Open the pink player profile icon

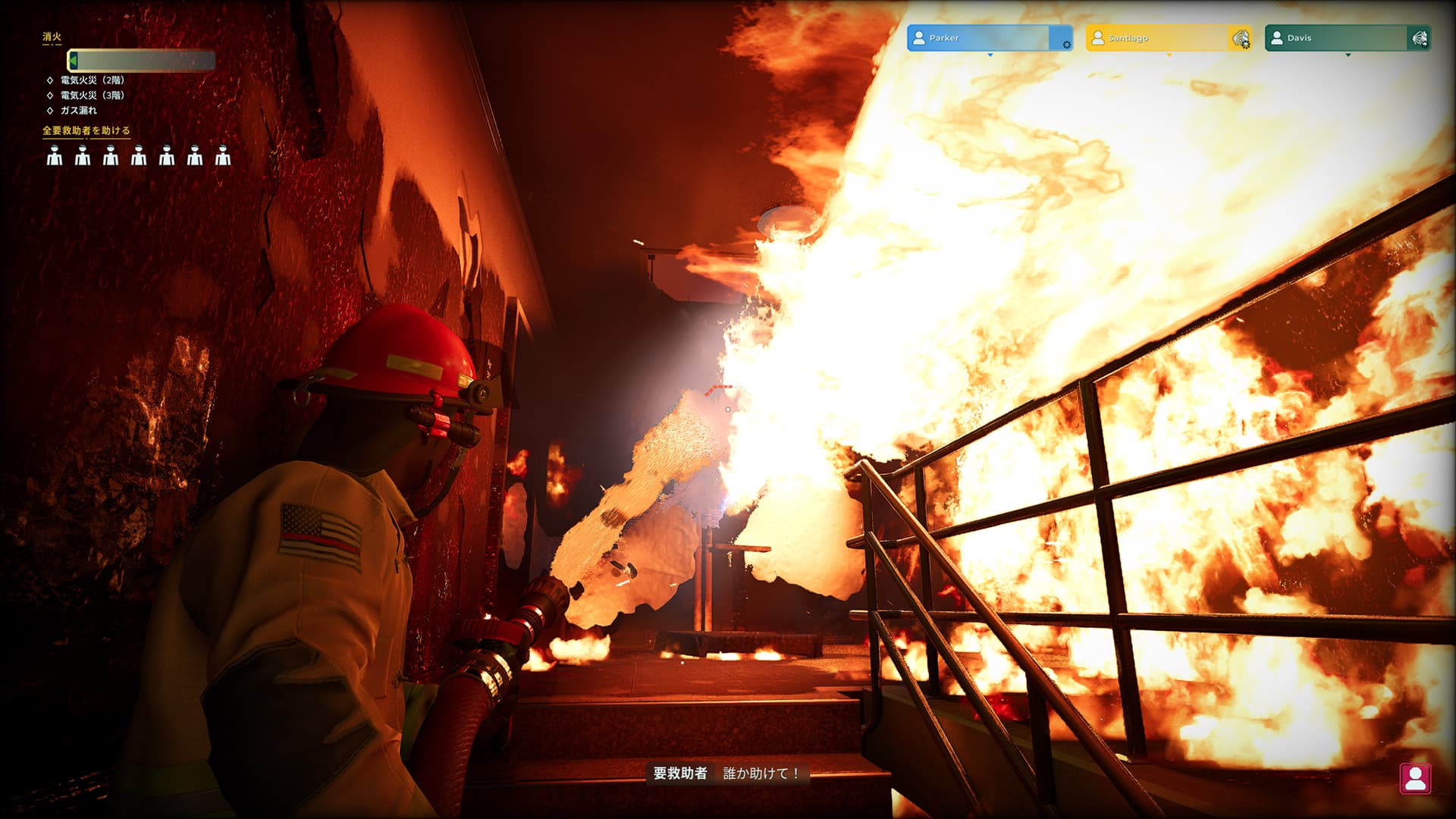pos(1415,779)
